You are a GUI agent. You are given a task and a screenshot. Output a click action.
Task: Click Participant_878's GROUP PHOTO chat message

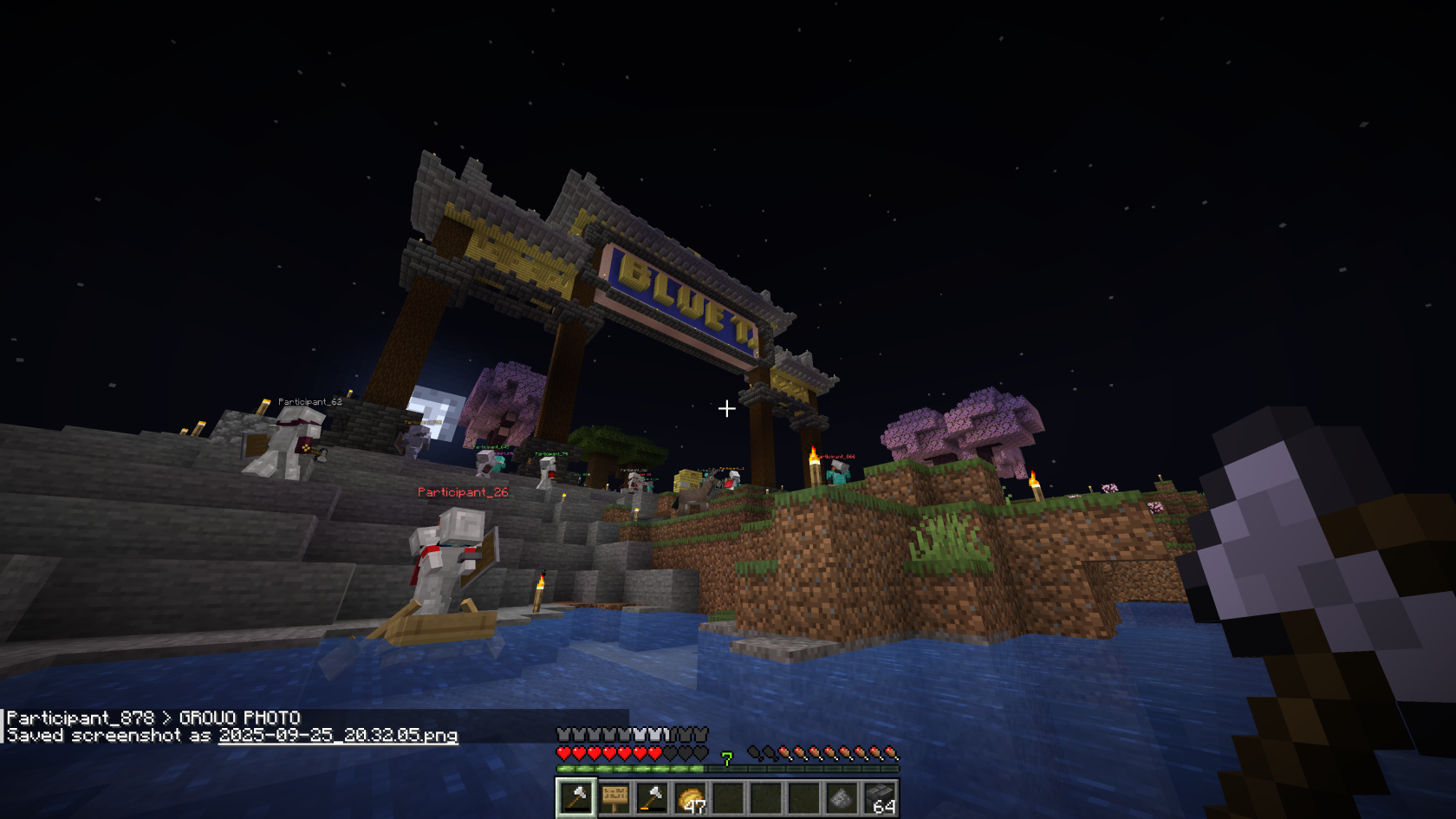[153, 718]
